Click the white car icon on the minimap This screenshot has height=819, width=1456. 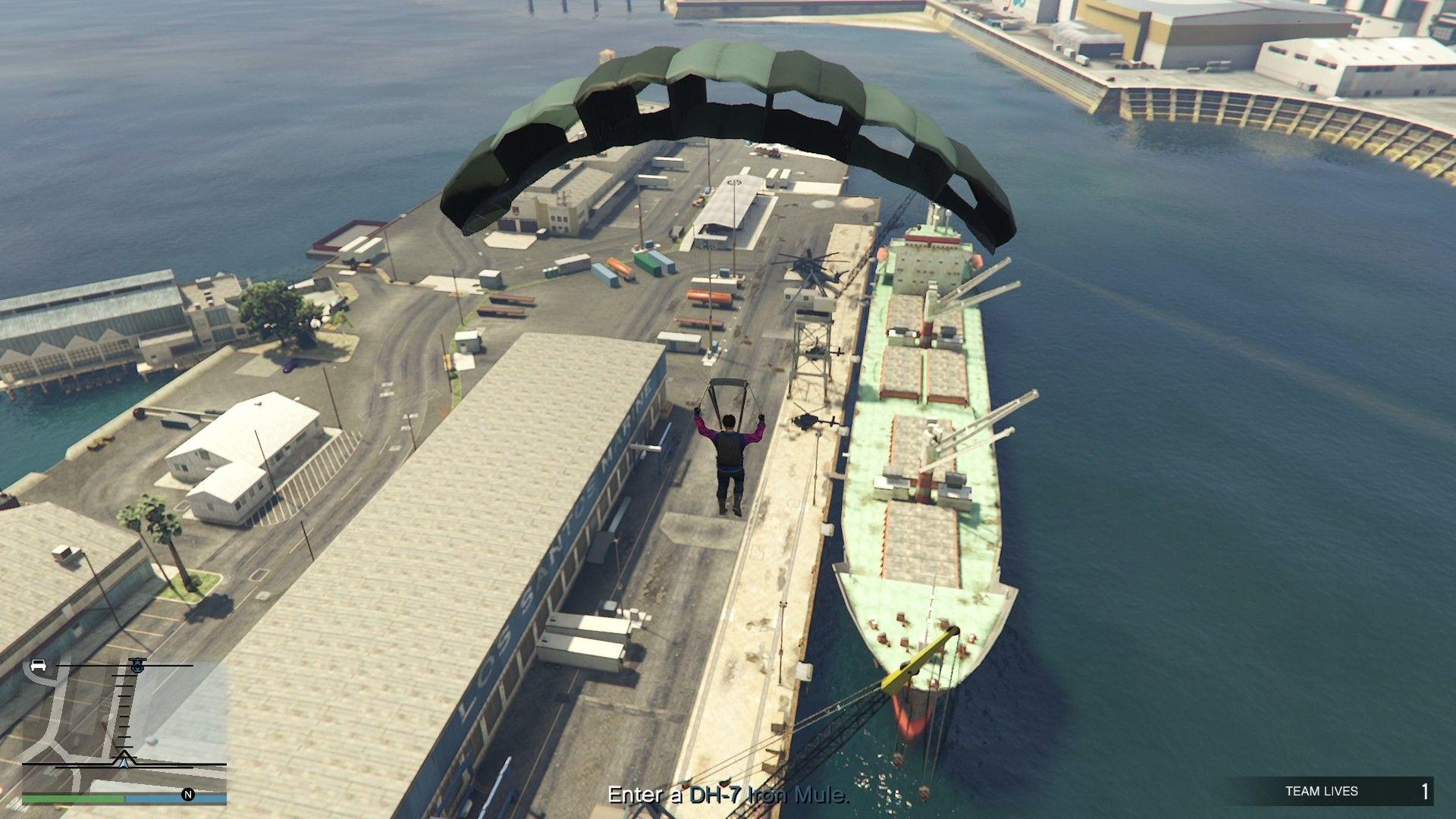(x=37, y=665)
